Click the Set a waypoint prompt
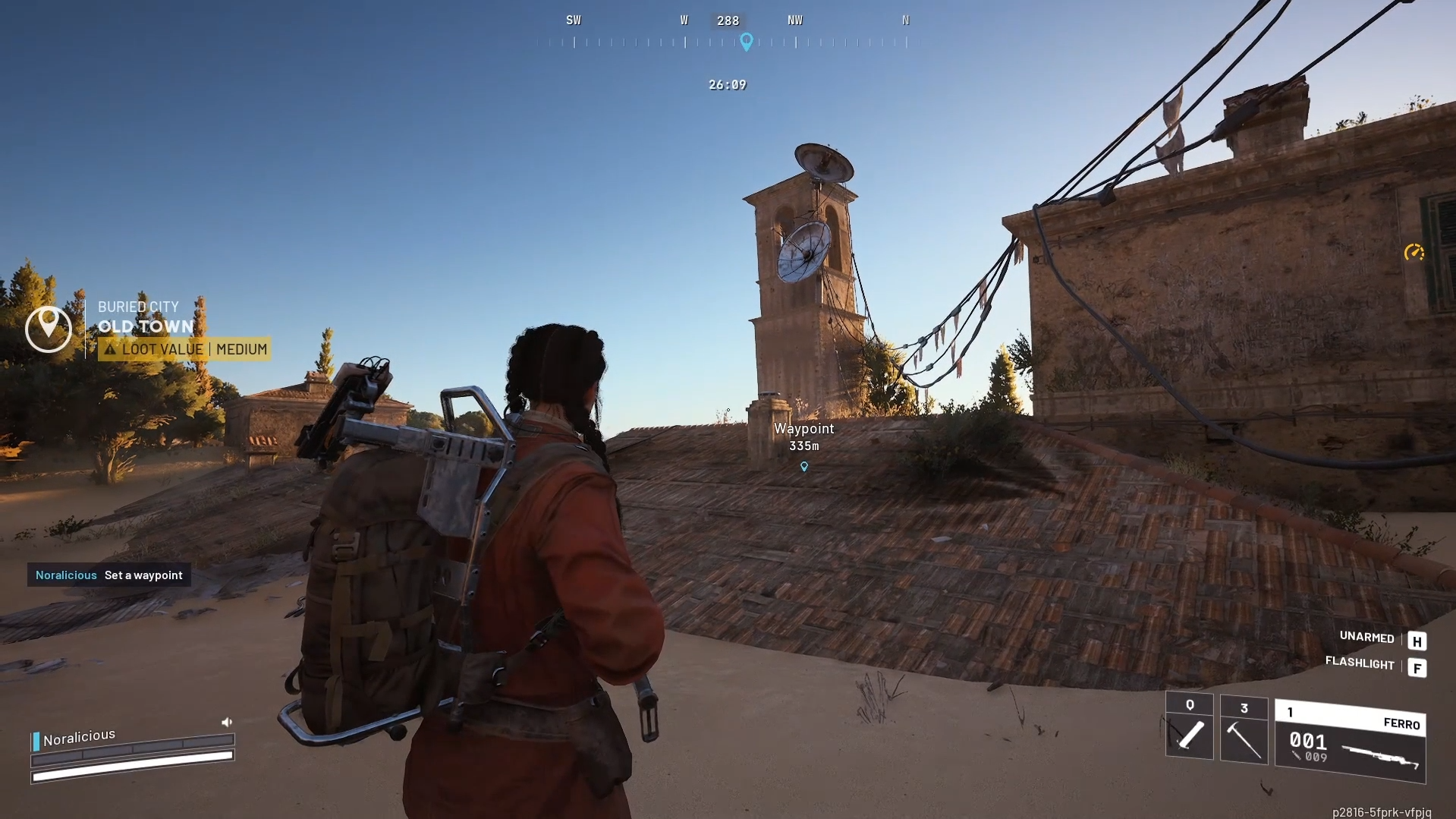 [x=143, y=575]
